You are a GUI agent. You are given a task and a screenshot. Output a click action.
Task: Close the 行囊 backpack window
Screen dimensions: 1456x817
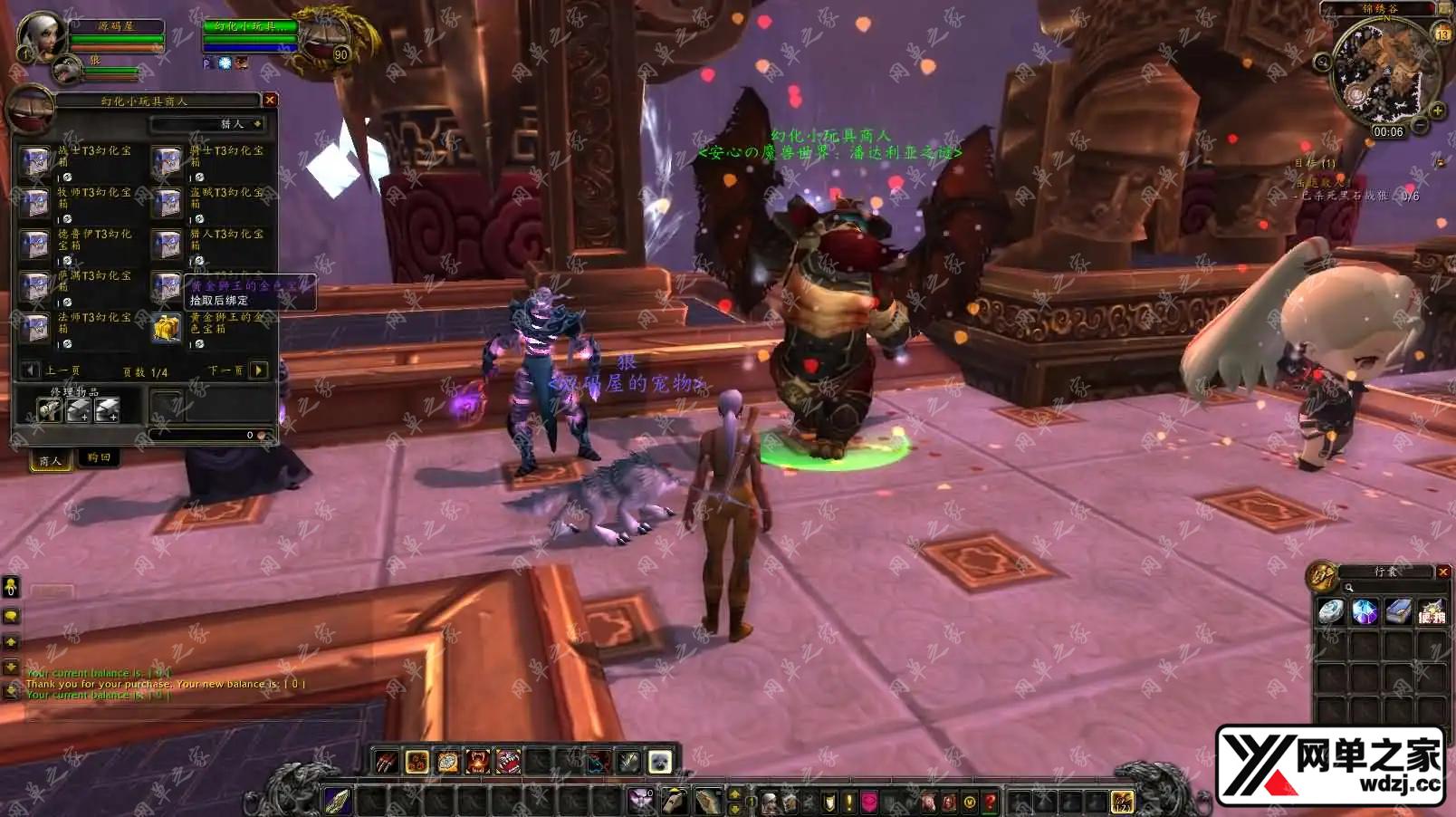1443,572
